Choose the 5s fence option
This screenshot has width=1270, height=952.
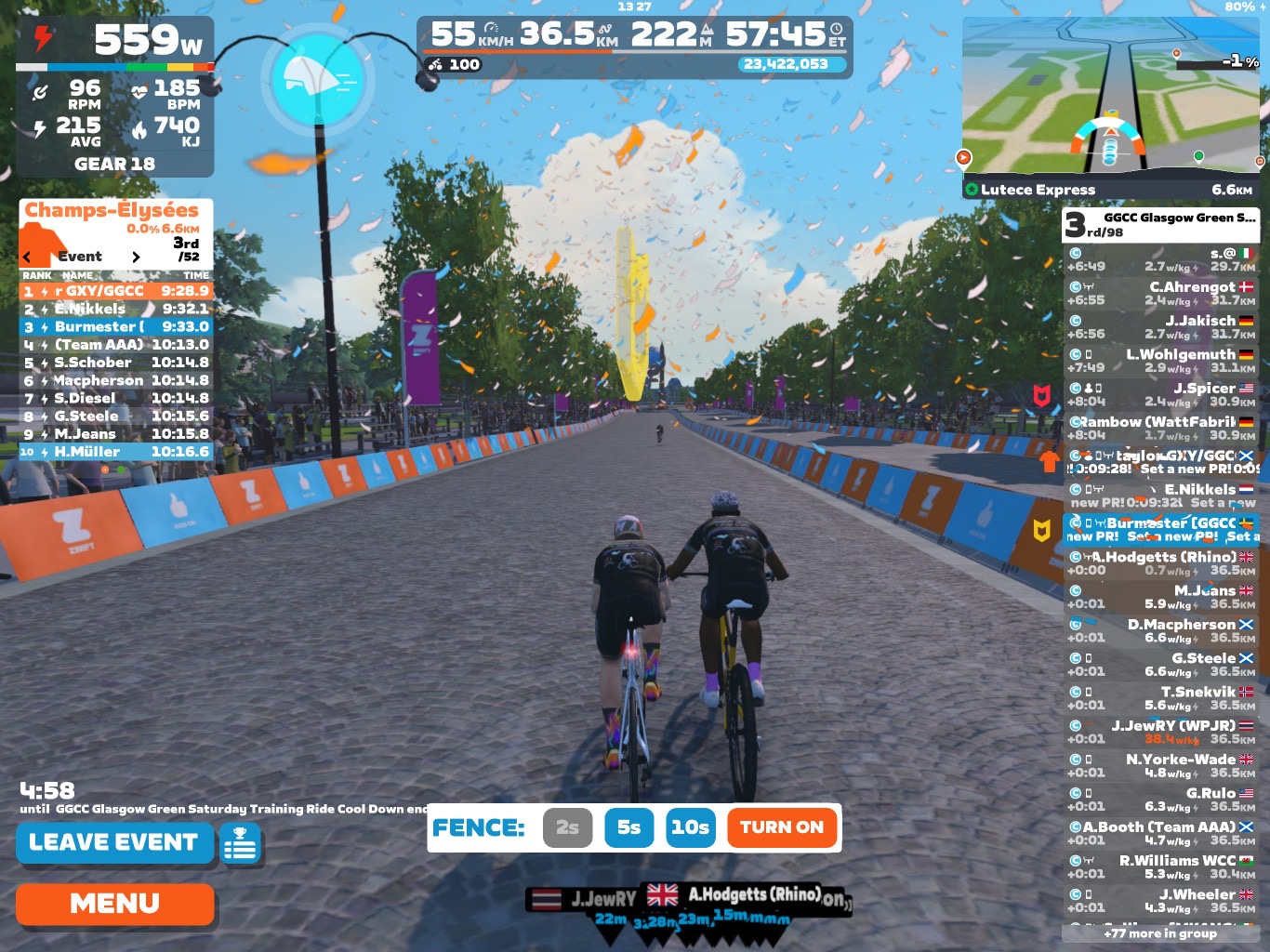[x=628, y=827]
